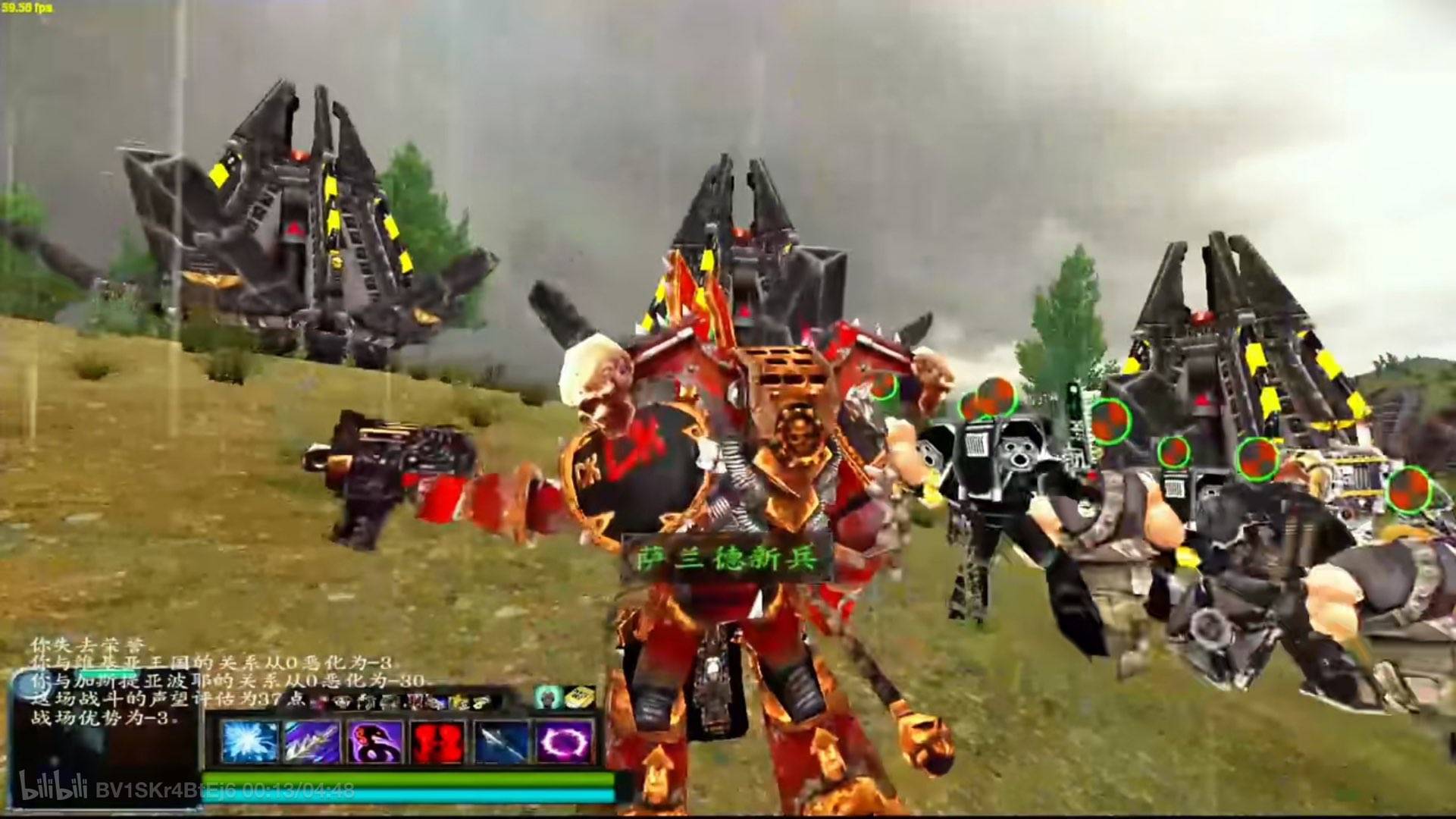Open the yellow book icon

click(x=580, y=696)
